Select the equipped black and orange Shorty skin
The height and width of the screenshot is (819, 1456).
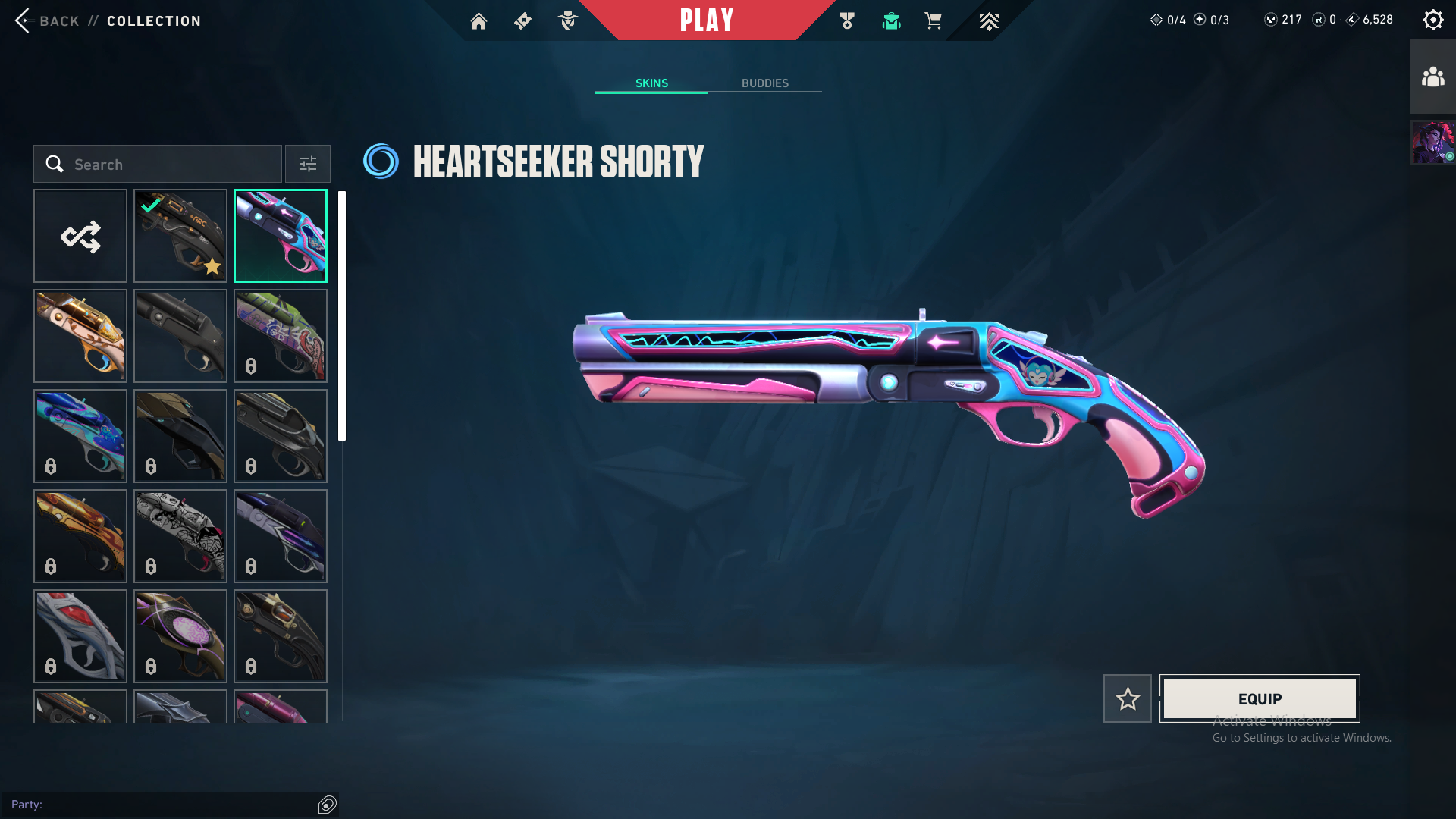[180, 236]
